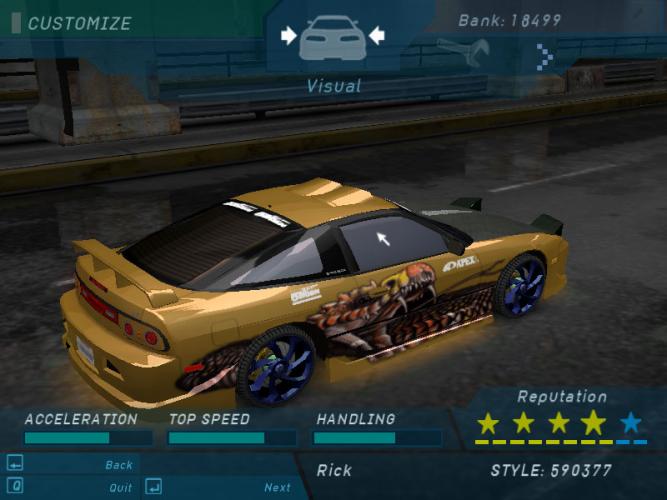Viewport: 667px width, 500px height.
Task: Click the right arrow beside the car icon
Action: pyautogui.click(x=376, y=36)
